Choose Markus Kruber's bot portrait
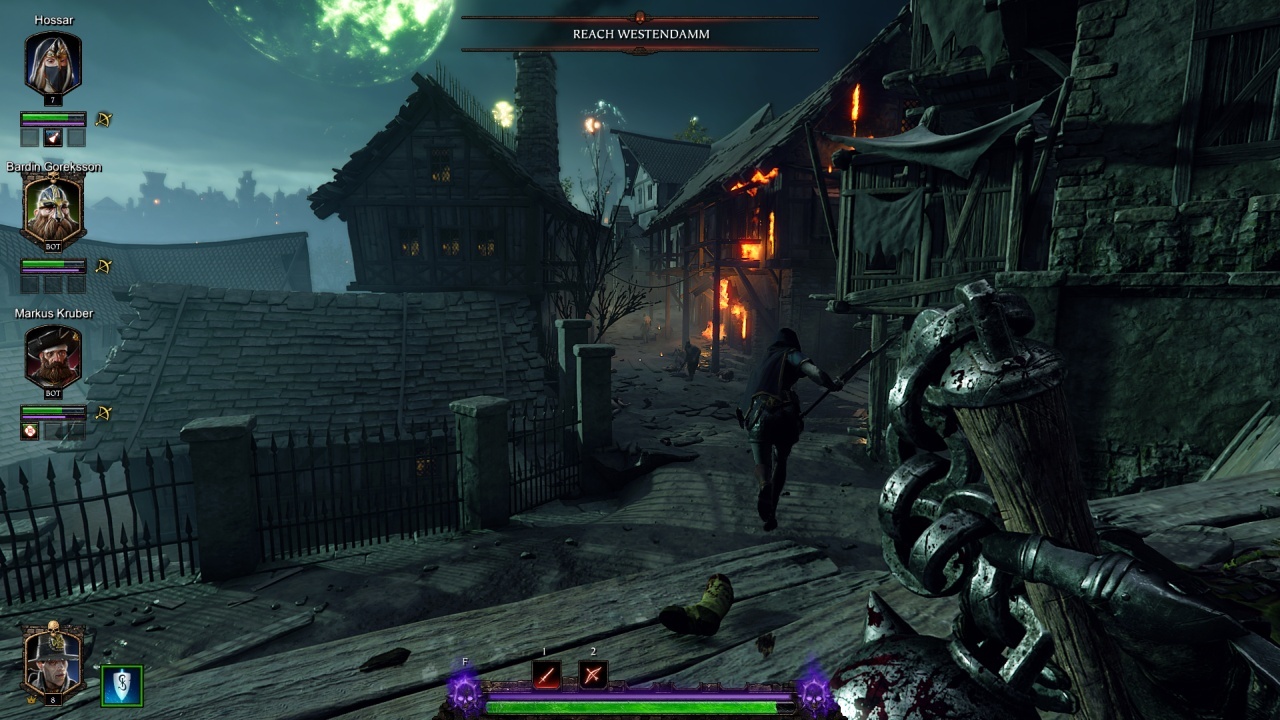Screen dimensions: 1280x720 click(53, 358)
